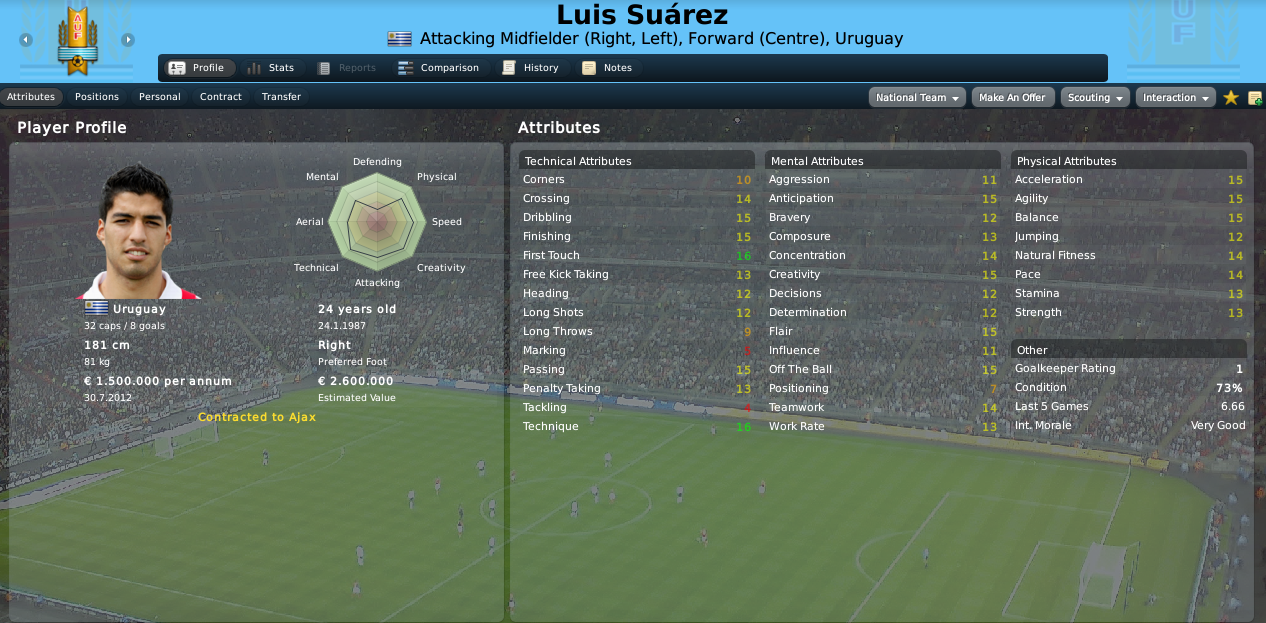Image resolution: width=1266 pixels, height=623 pixels.
Task: Switch to the Comparison tab
Action: click(438, 68)
